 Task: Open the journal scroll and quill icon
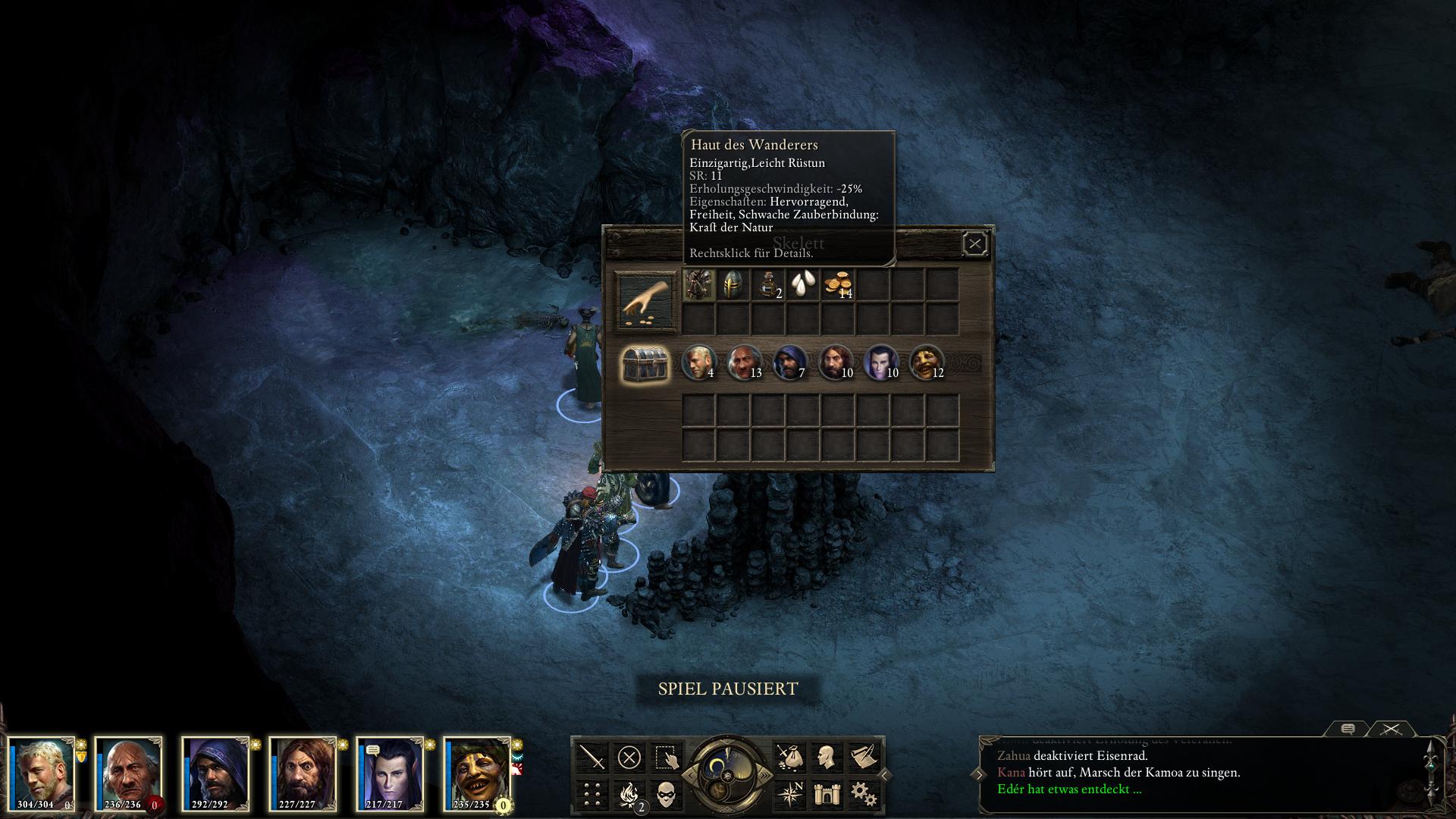coord(863,757)
